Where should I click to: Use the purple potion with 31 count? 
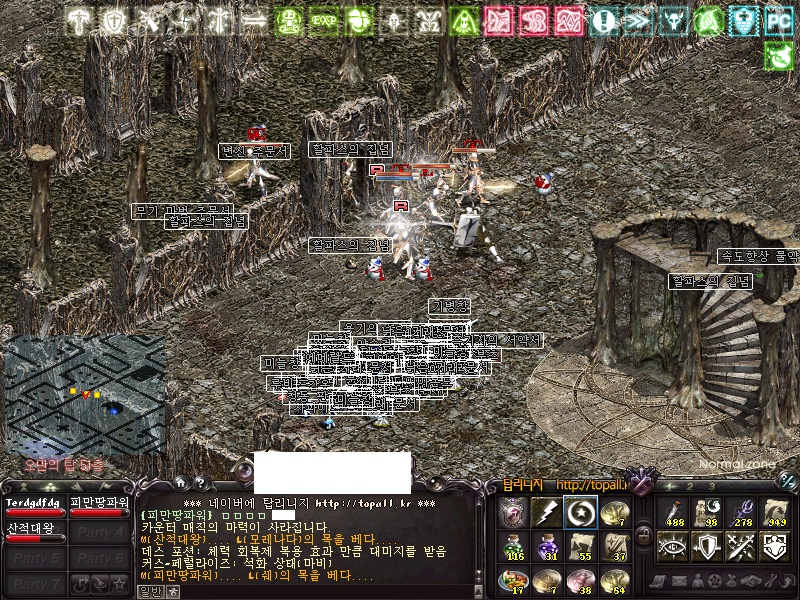(546, 546)
